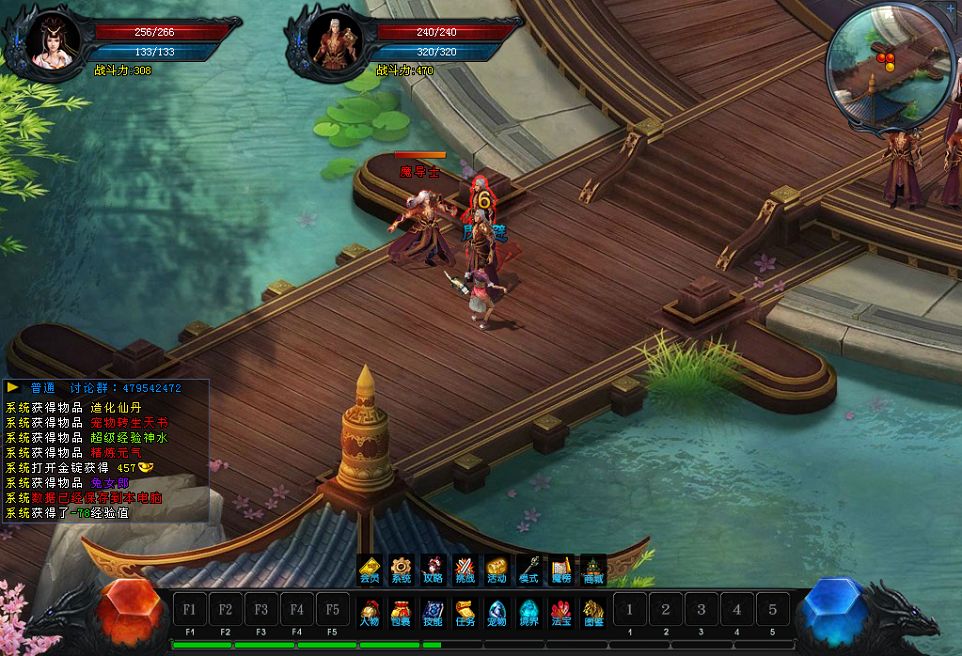
Task: Open the 活动 events panel
Action: [497, 570]
